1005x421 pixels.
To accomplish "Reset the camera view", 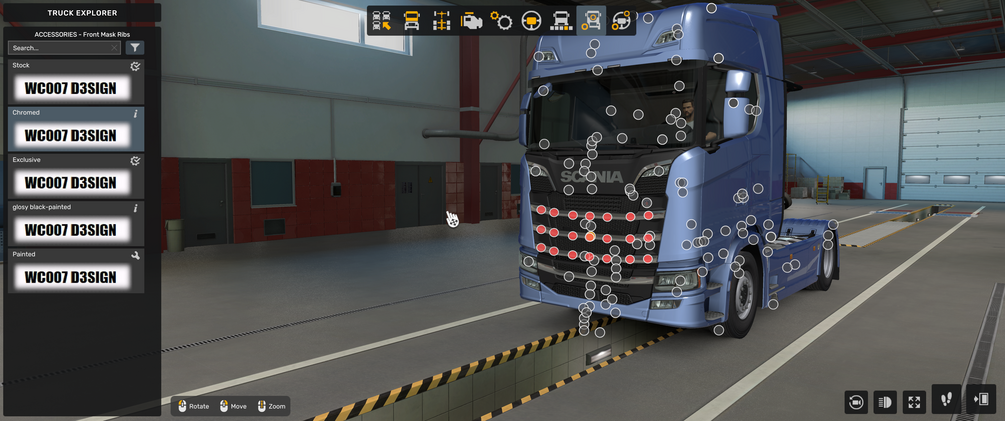I will pos(855,402).
